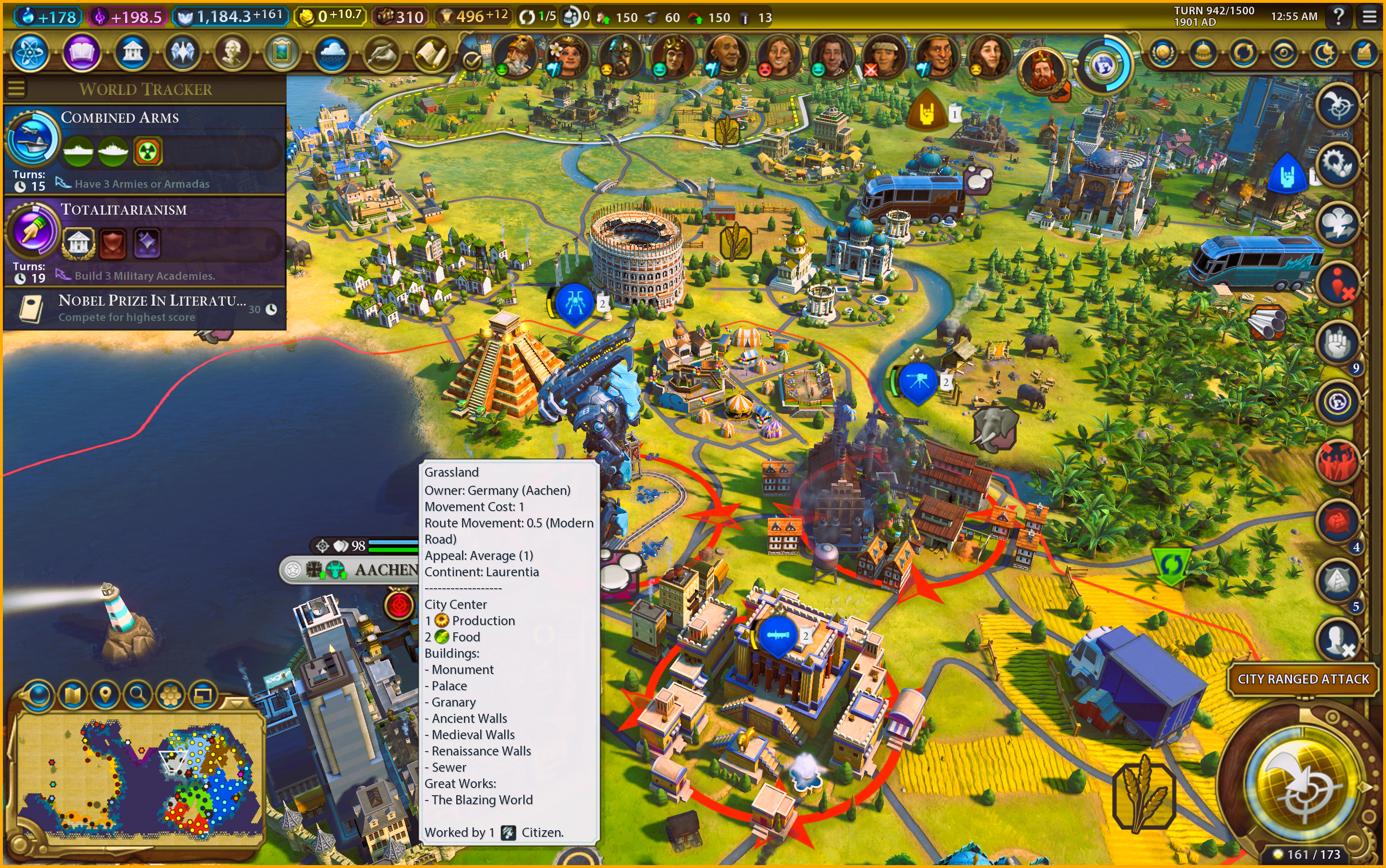Click the City Ranged Attack notification
The image size is (1386, 868).
1303,679
